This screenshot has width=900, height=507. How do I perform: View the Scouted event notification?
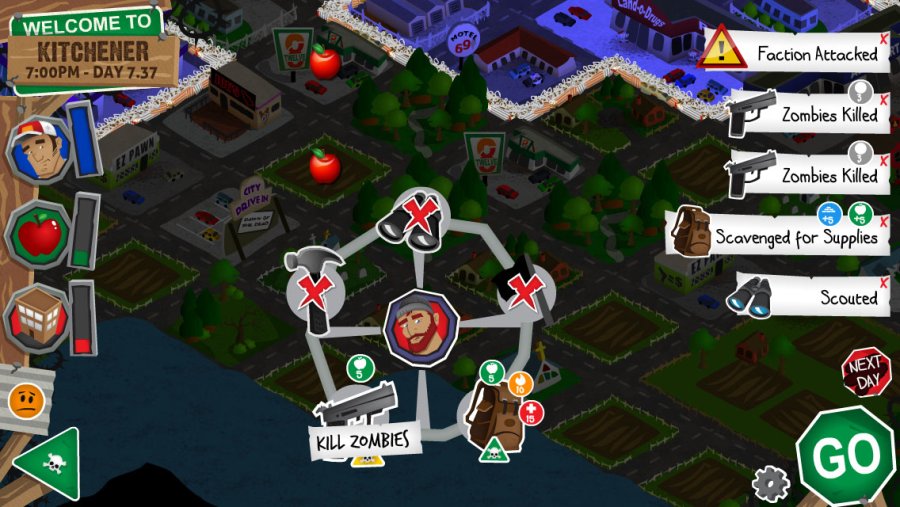click(812, 296)
